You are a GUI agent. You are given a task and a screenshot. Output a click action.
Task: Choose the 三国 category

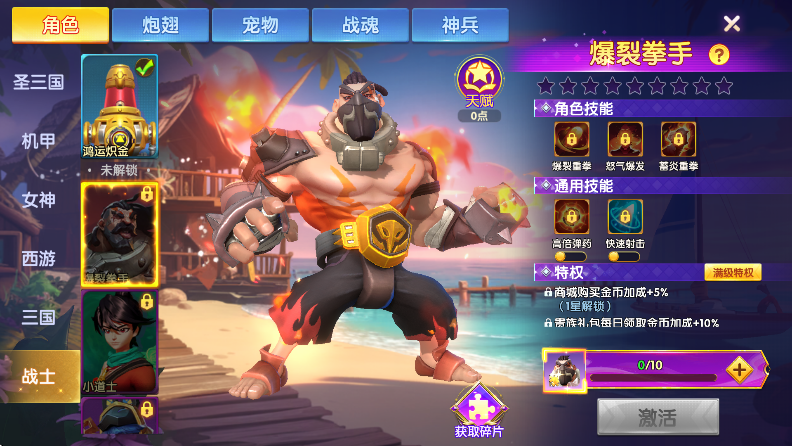(38, 318)
